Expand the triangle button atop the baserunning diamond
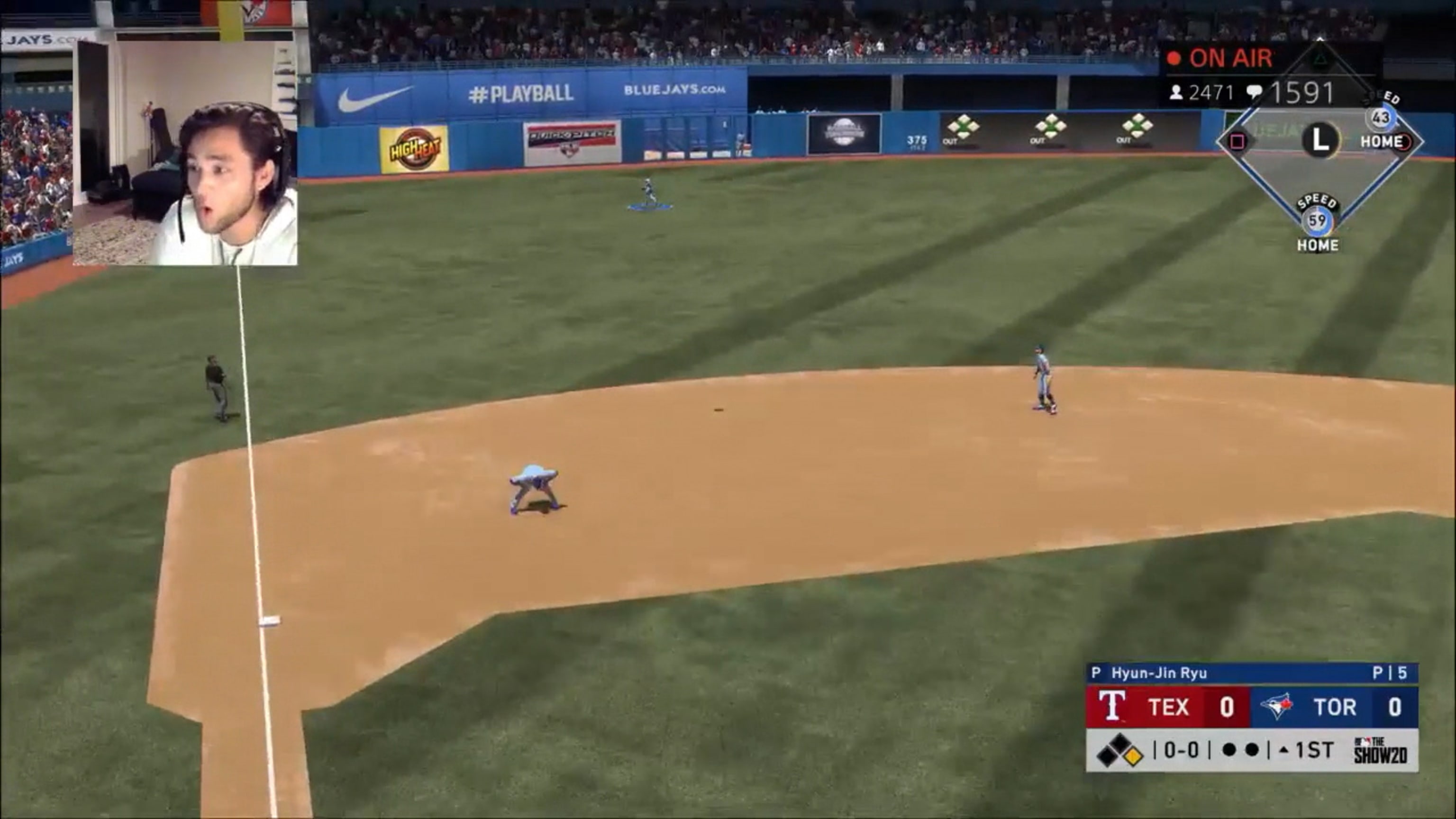The width and height of the screenshot is (1456, 819). (1320, 58)
